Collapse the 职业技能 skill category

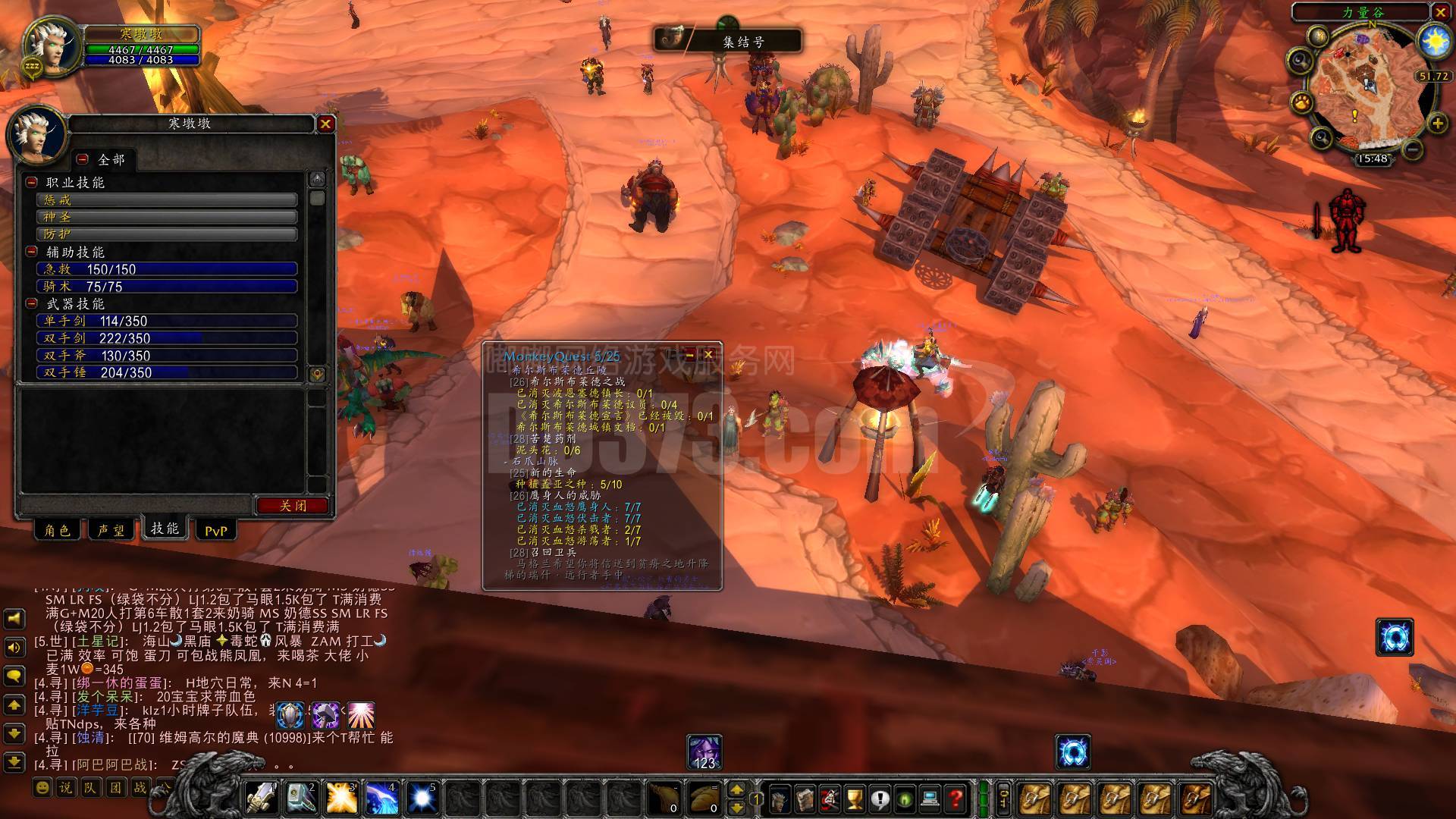point(32,182)
